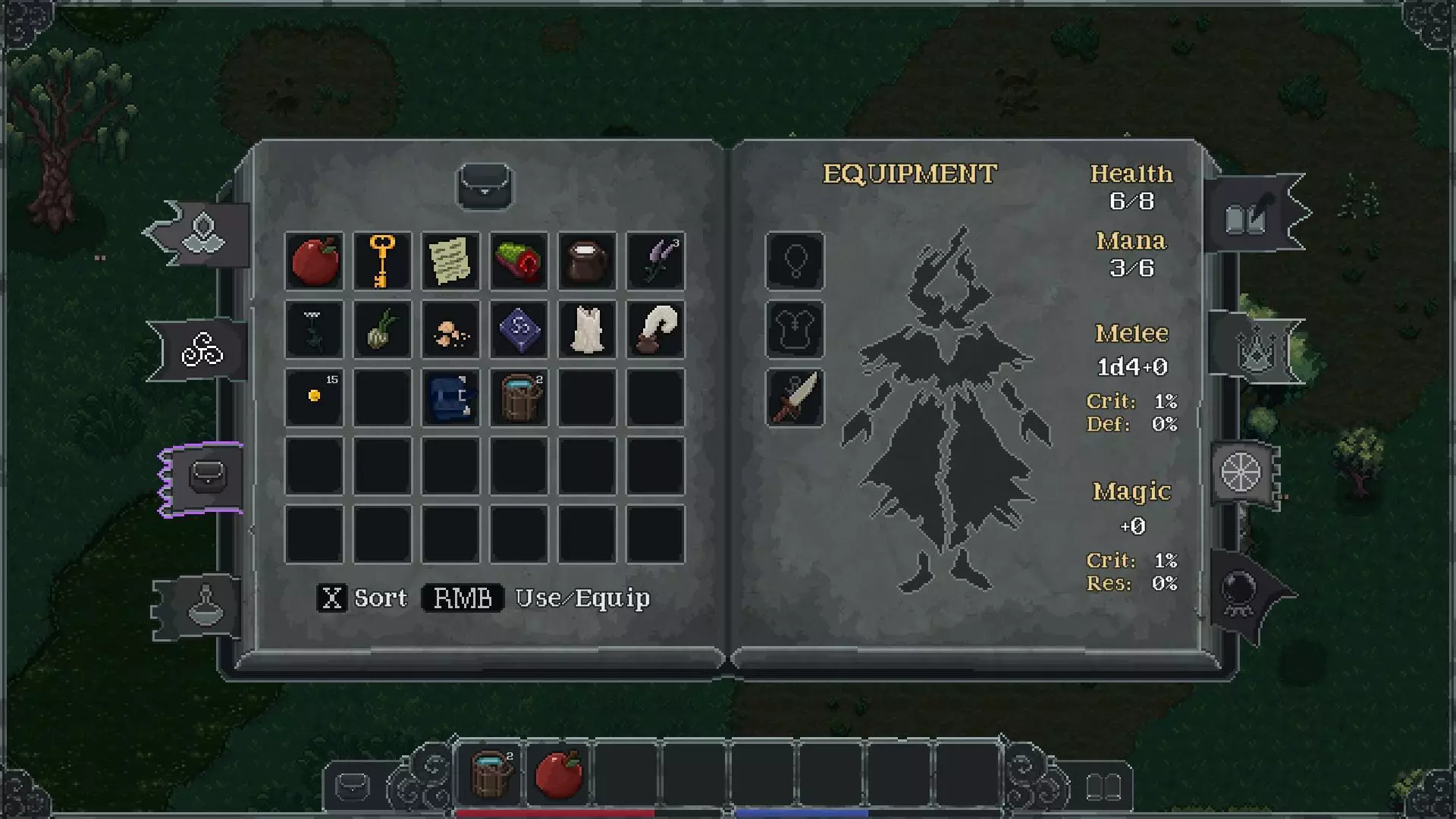Select the water bucket in the inventory grid
Screen dimensions: 1456x819
tap(519, 397)
